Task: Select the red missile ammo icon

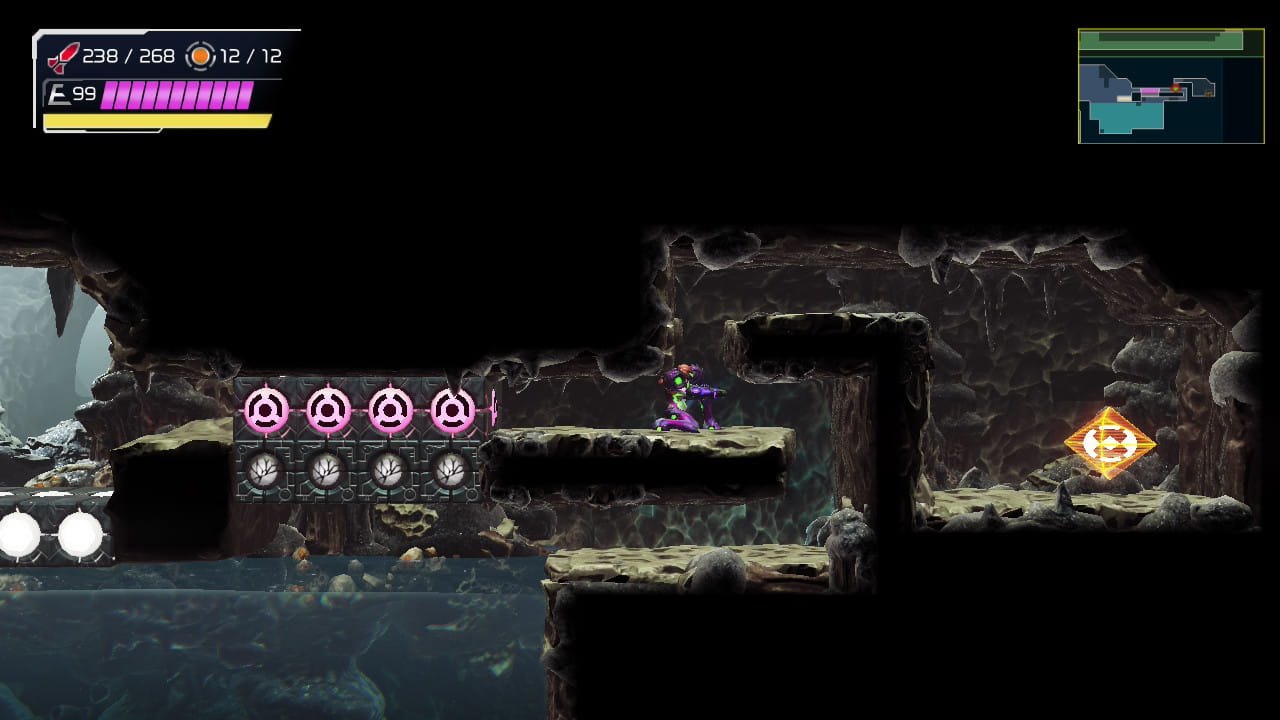Action: [x=60, y=56]
